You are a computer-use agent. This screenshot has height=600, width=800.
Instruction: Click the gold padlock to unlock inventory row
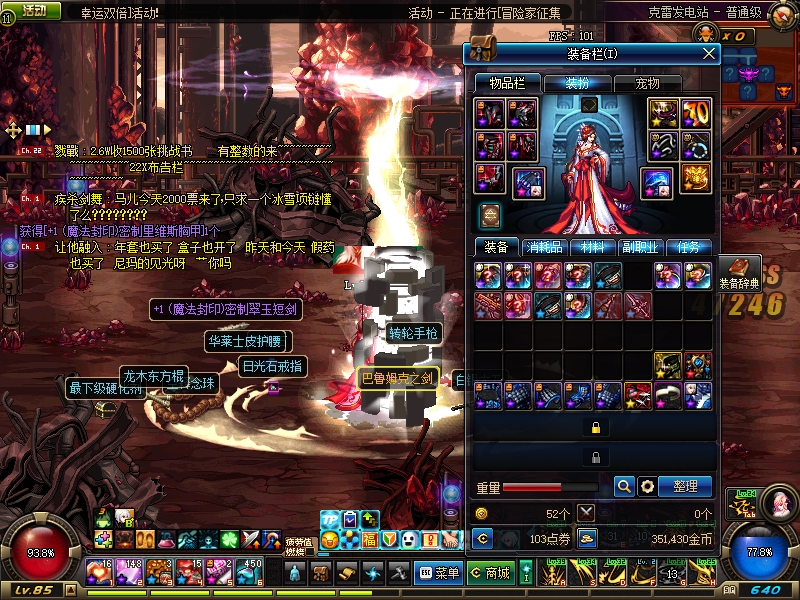[x=595, y=427]
